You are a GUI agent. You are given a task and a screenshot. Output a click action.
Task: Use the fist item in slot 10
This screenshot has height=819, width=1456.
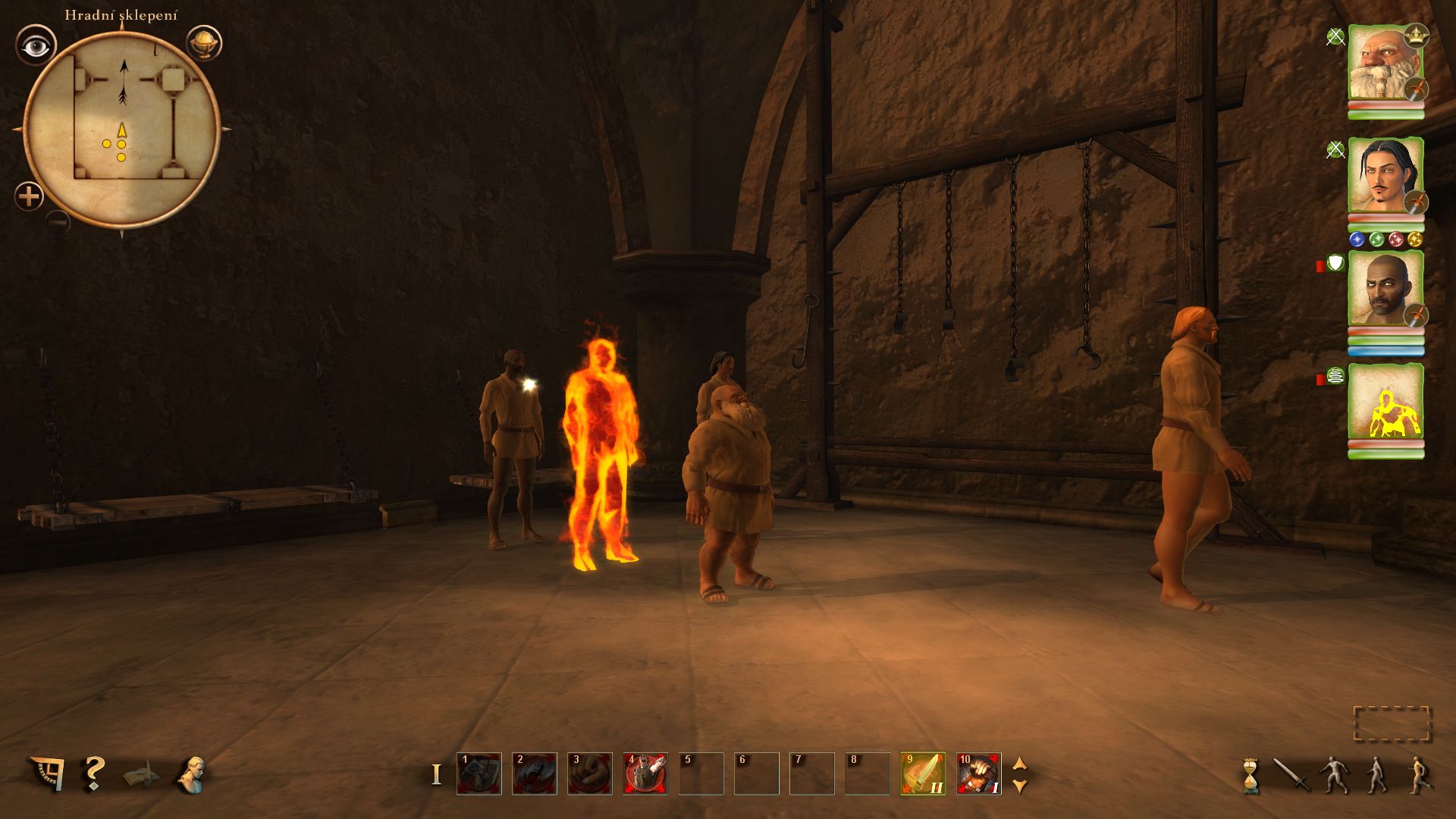click(978, 773)
